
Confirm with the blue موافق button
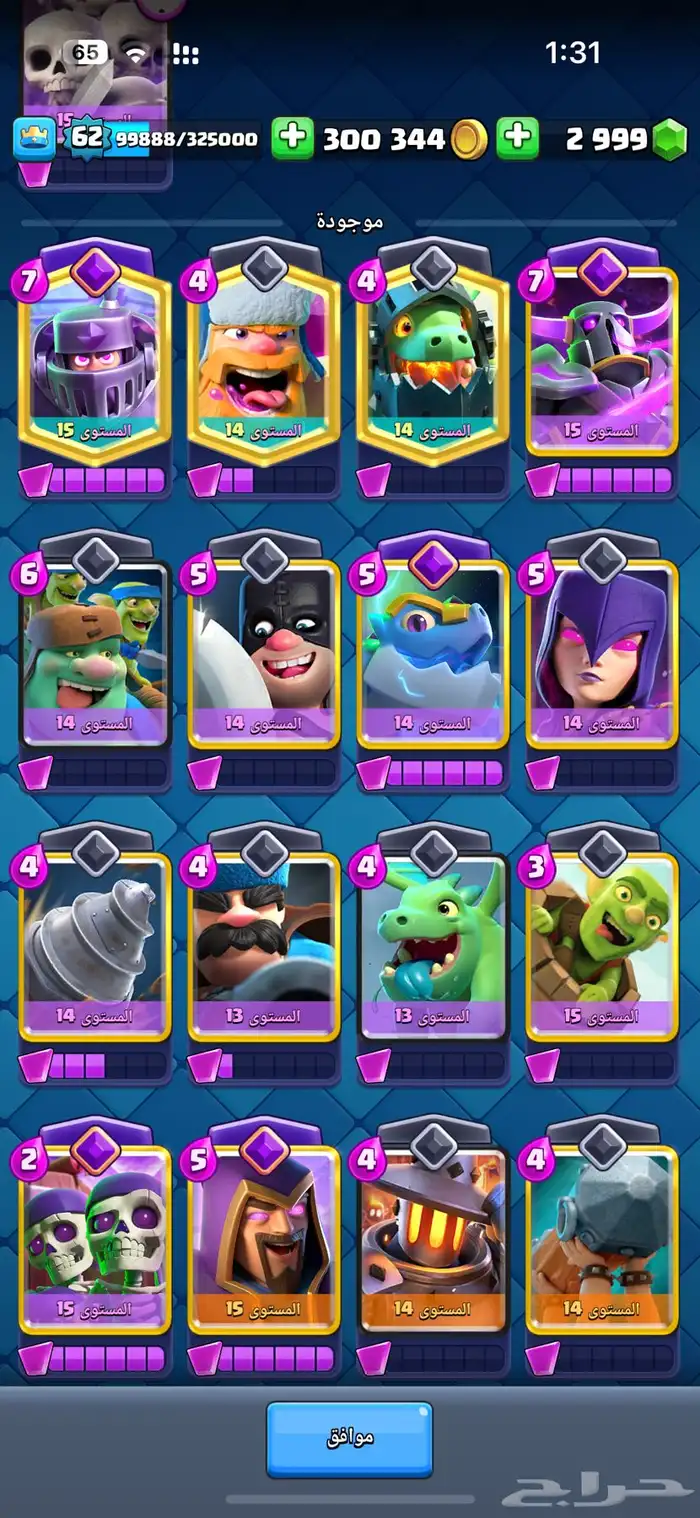point(349,1438)
